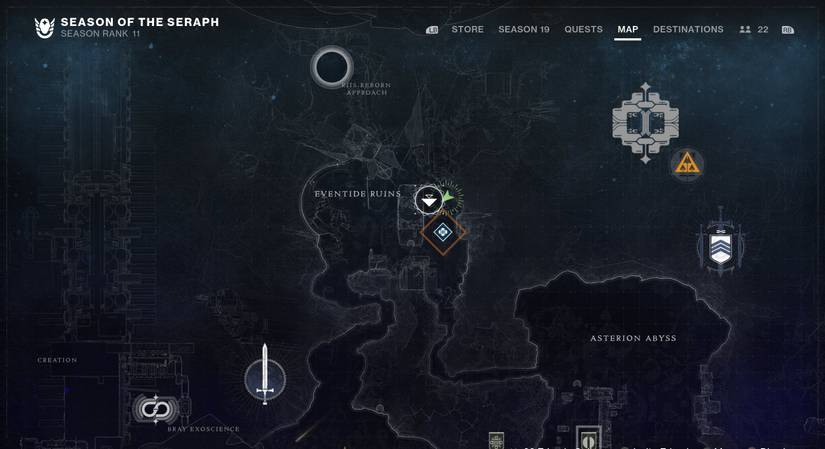Click the orange triangle vendor marker

point(687,164)
